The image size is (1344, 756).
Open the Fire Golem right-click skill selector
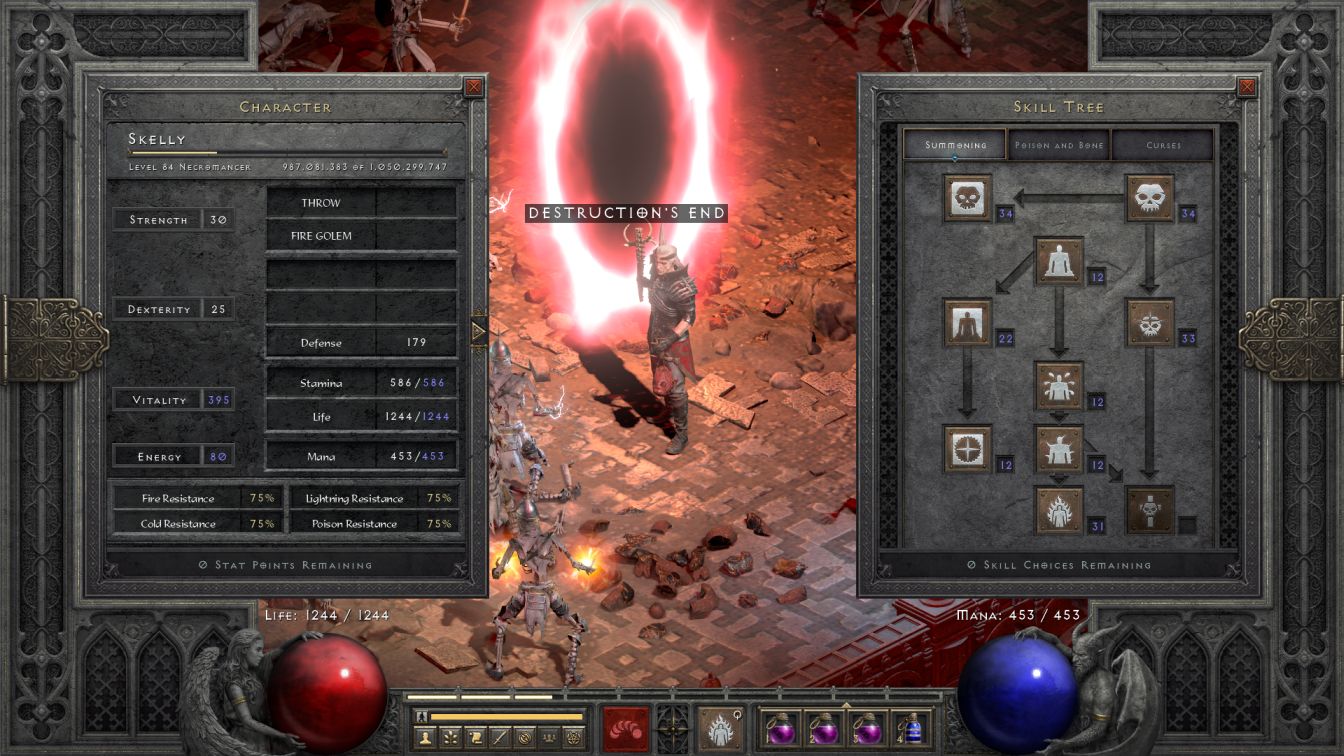pyautogui.click(x=719, y=728)
